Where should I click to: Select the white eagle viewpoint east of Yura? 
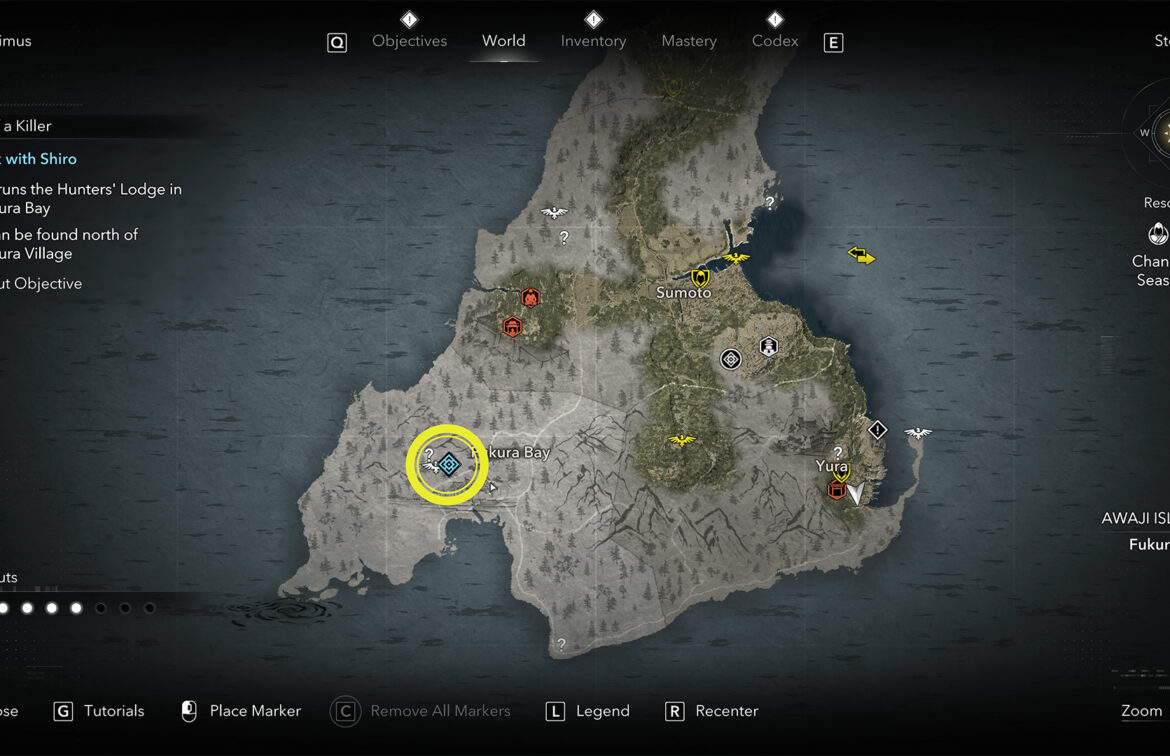[x=917, y=433]
